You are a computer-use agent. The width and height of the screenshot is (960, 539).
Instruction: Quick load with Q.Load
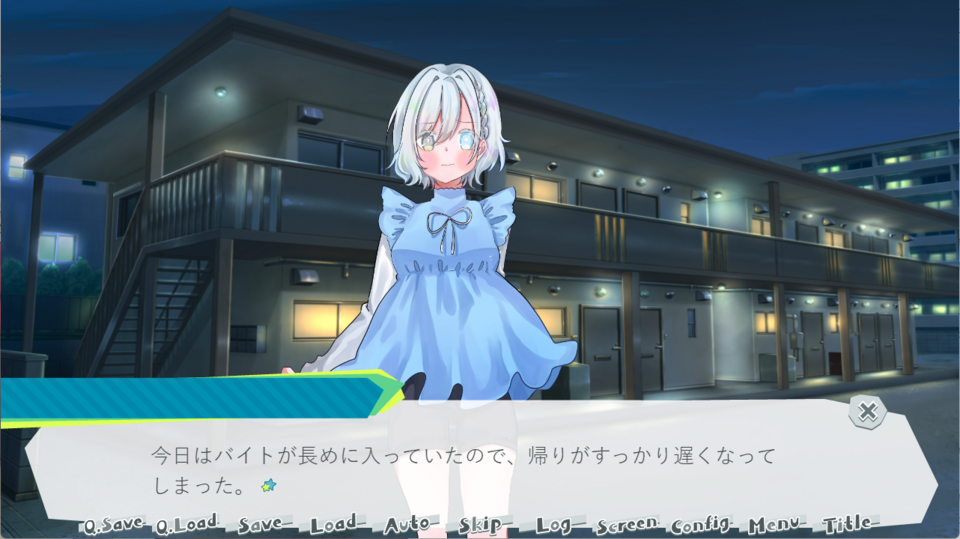click(x=187, y=525)
